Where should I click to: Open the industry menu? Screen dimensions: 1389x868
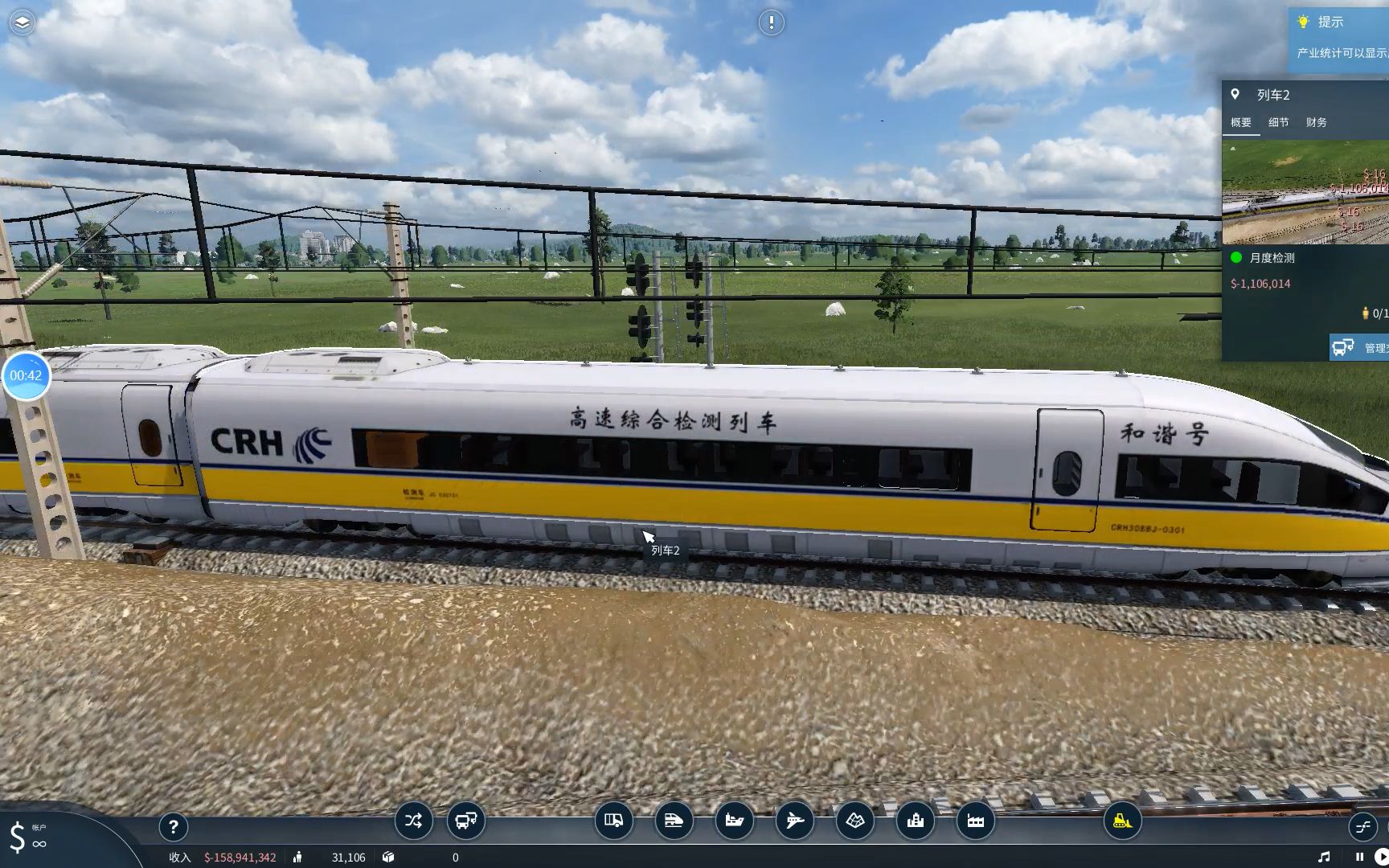pos(976,821)
